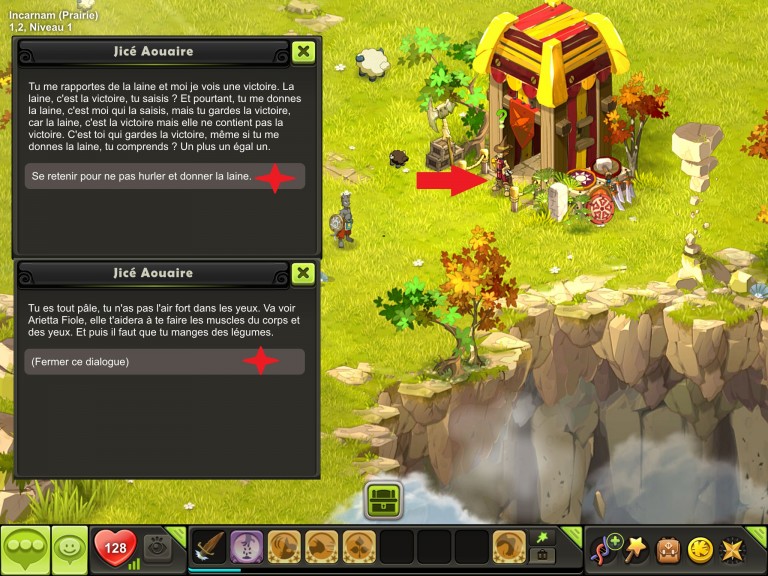Image resolution: width=768 pixels, height=576 pixels.
Task: Toggle the eye spectator icon
Action: pyautogui.click(x=157, y=547)
